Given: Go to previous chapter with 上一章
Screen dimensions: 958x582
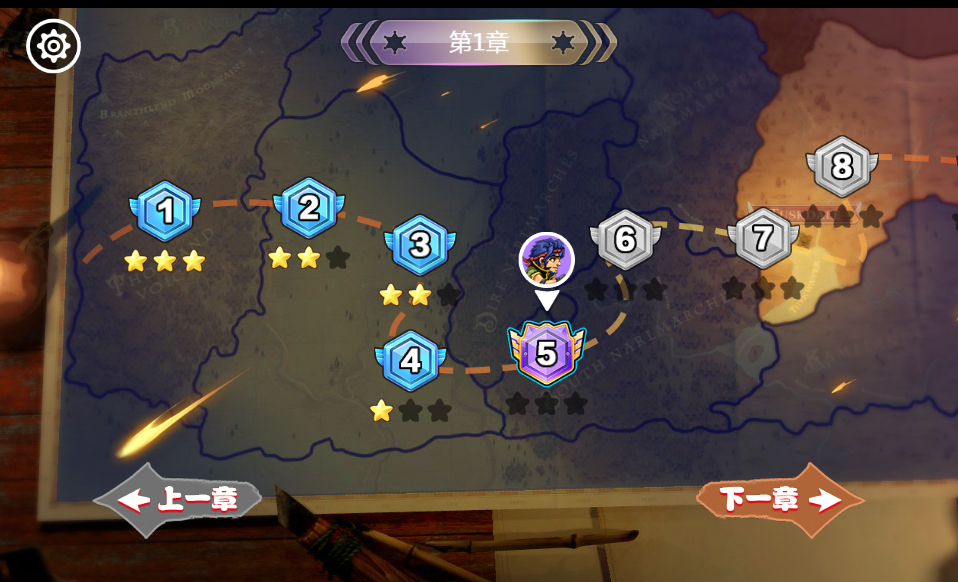Looking at the screenshot, I should 180,500.
